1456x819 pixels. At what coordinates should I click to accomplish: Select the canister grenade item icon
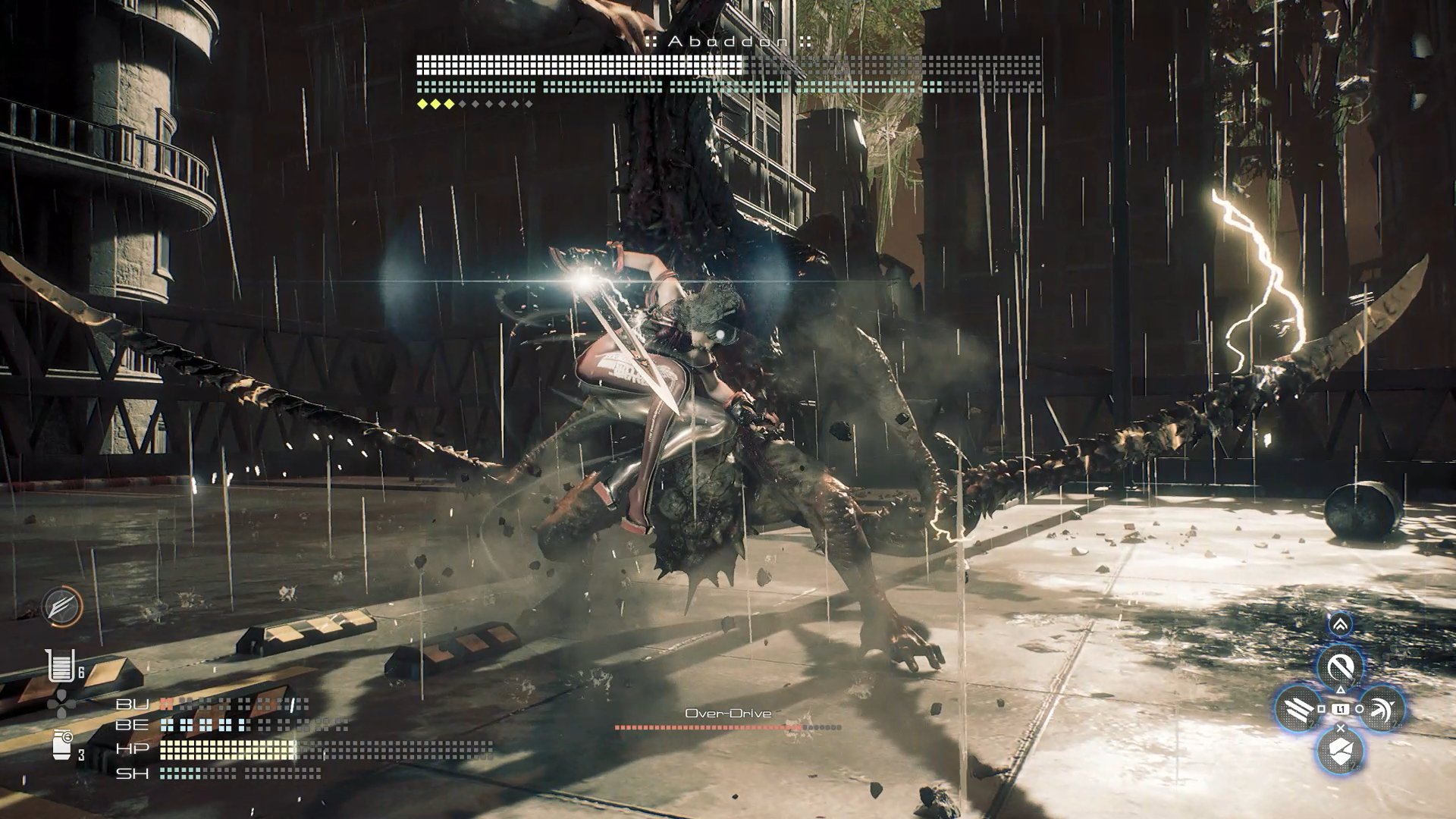pyautogui.click(x=62, y=745)
